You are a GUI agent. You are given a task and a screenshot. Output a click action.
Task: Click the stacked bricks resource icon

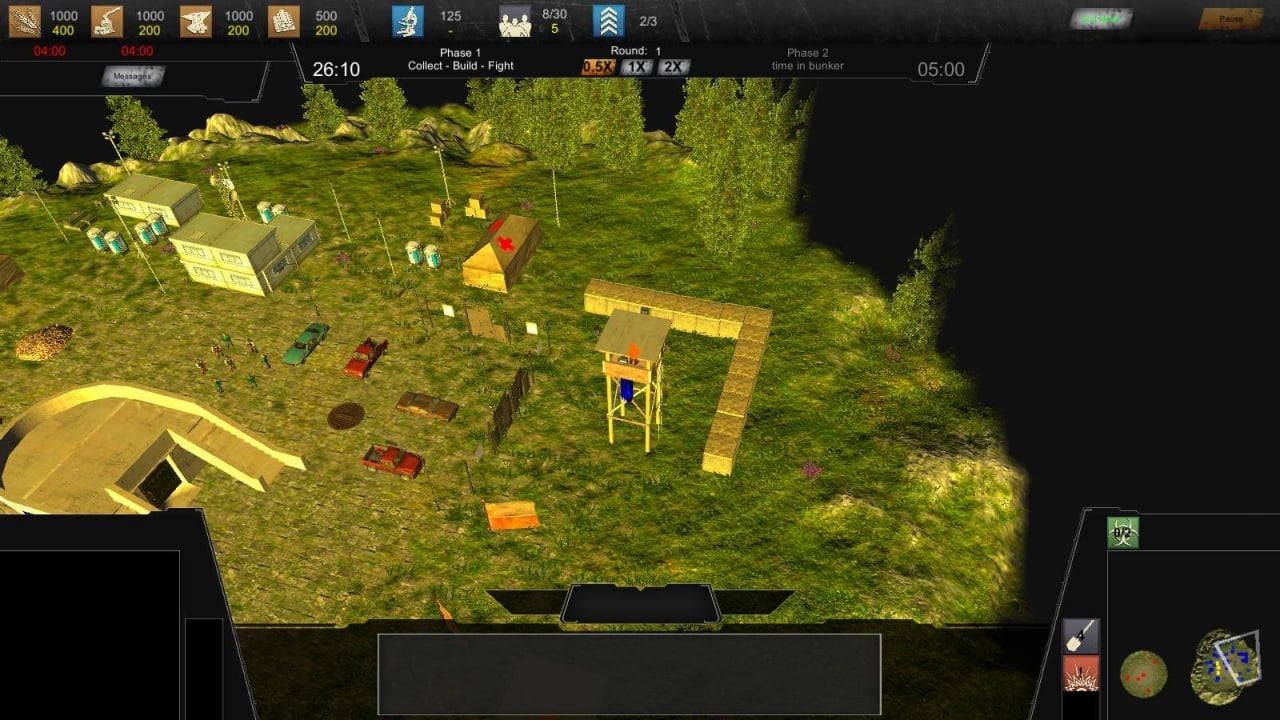click(x=283, y=21)
